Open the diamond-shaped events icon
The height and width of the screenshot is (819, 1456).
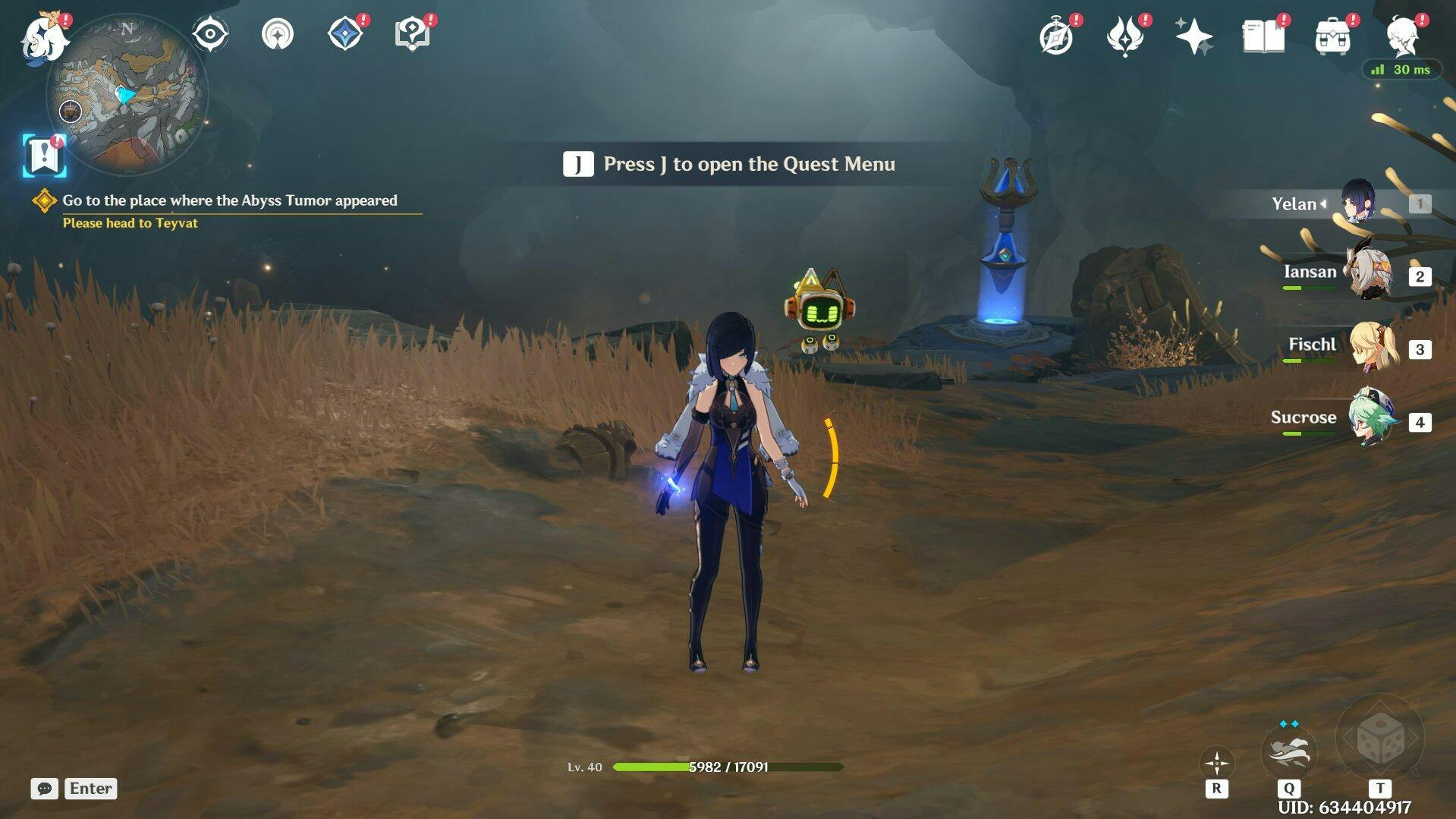[x=344, y=34]
